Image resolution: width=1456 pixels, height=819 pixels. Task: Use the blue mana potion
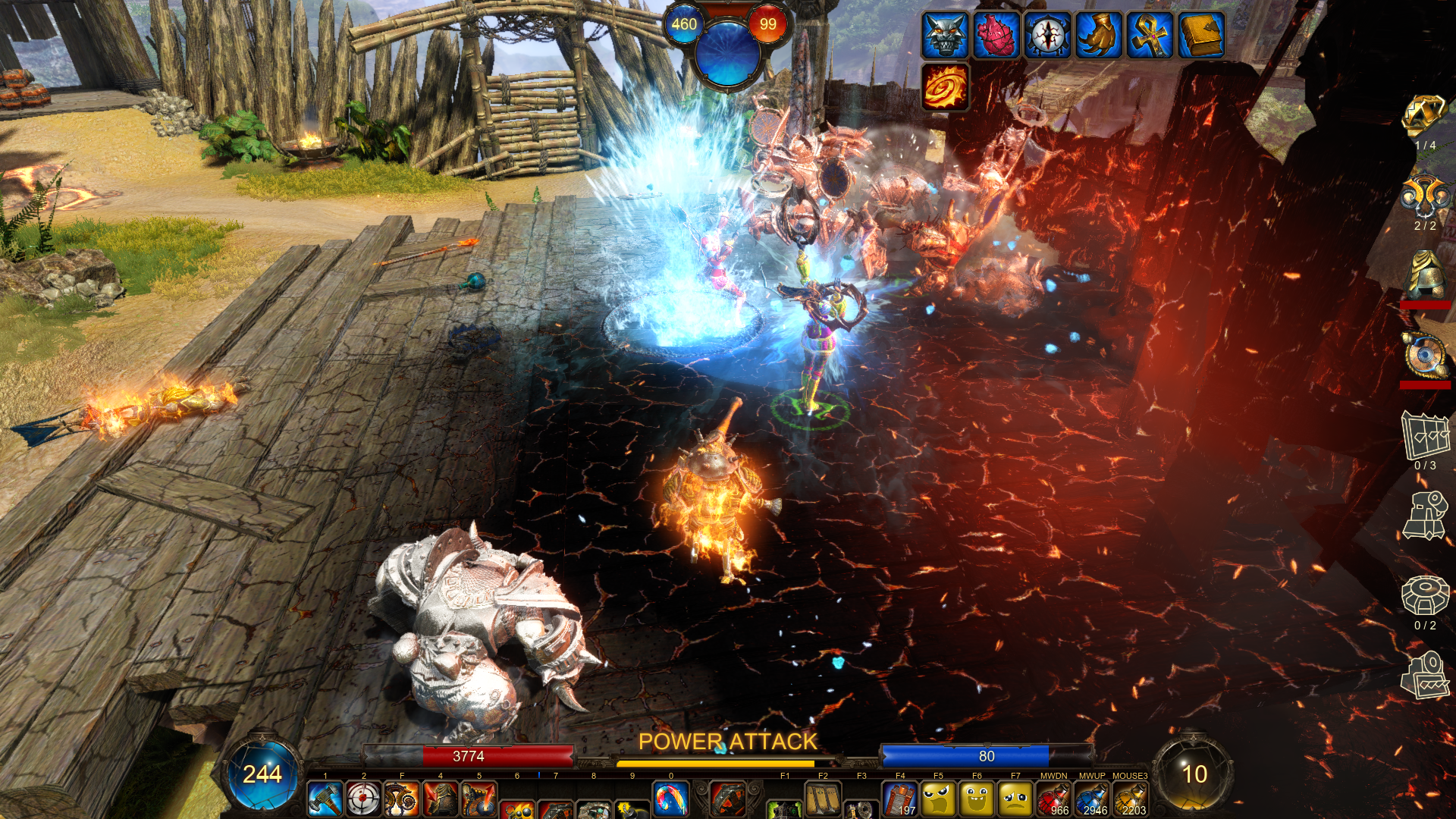tap(1092, 799)
